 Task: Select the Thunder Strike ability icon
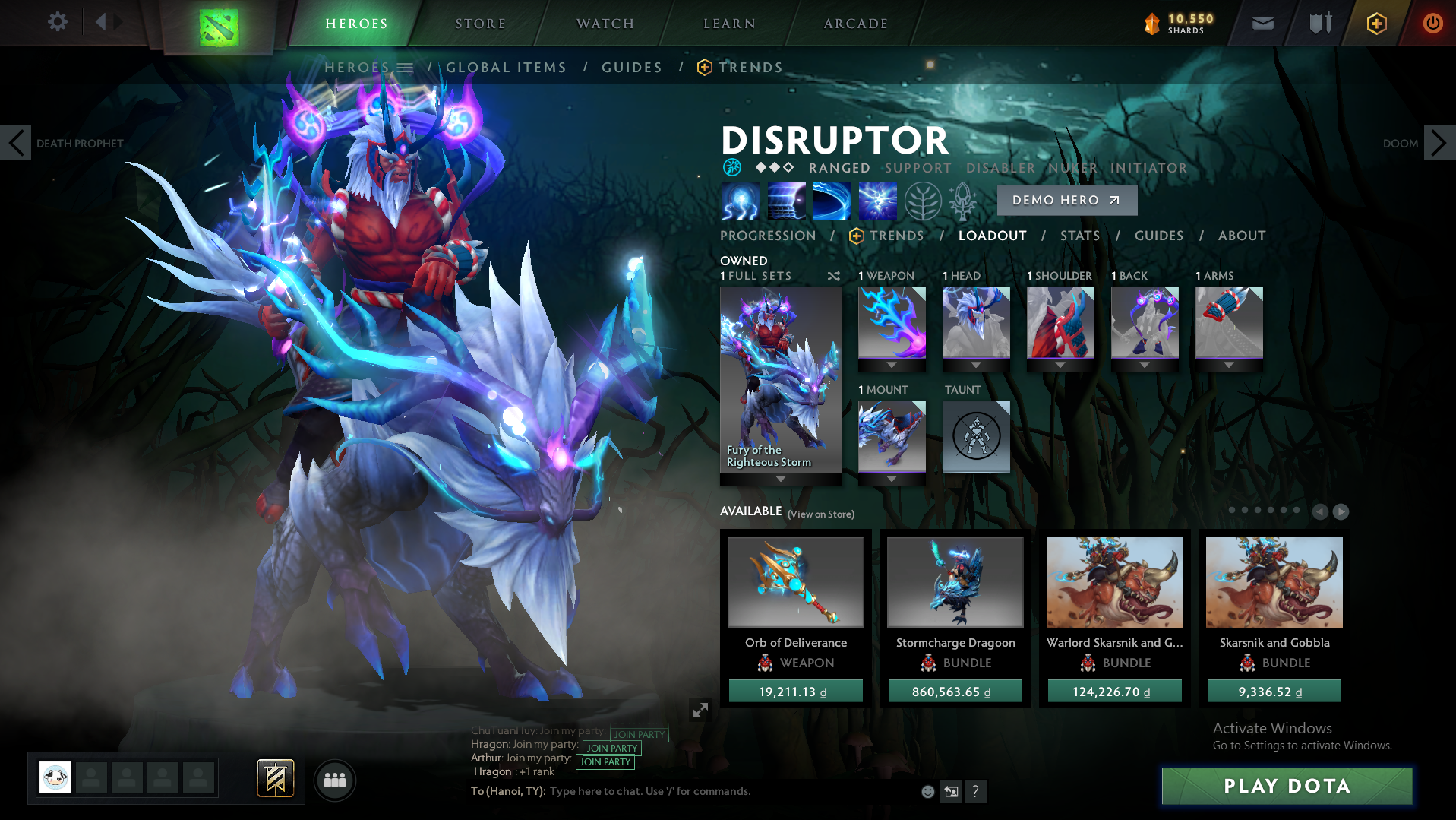click(741, 201)
